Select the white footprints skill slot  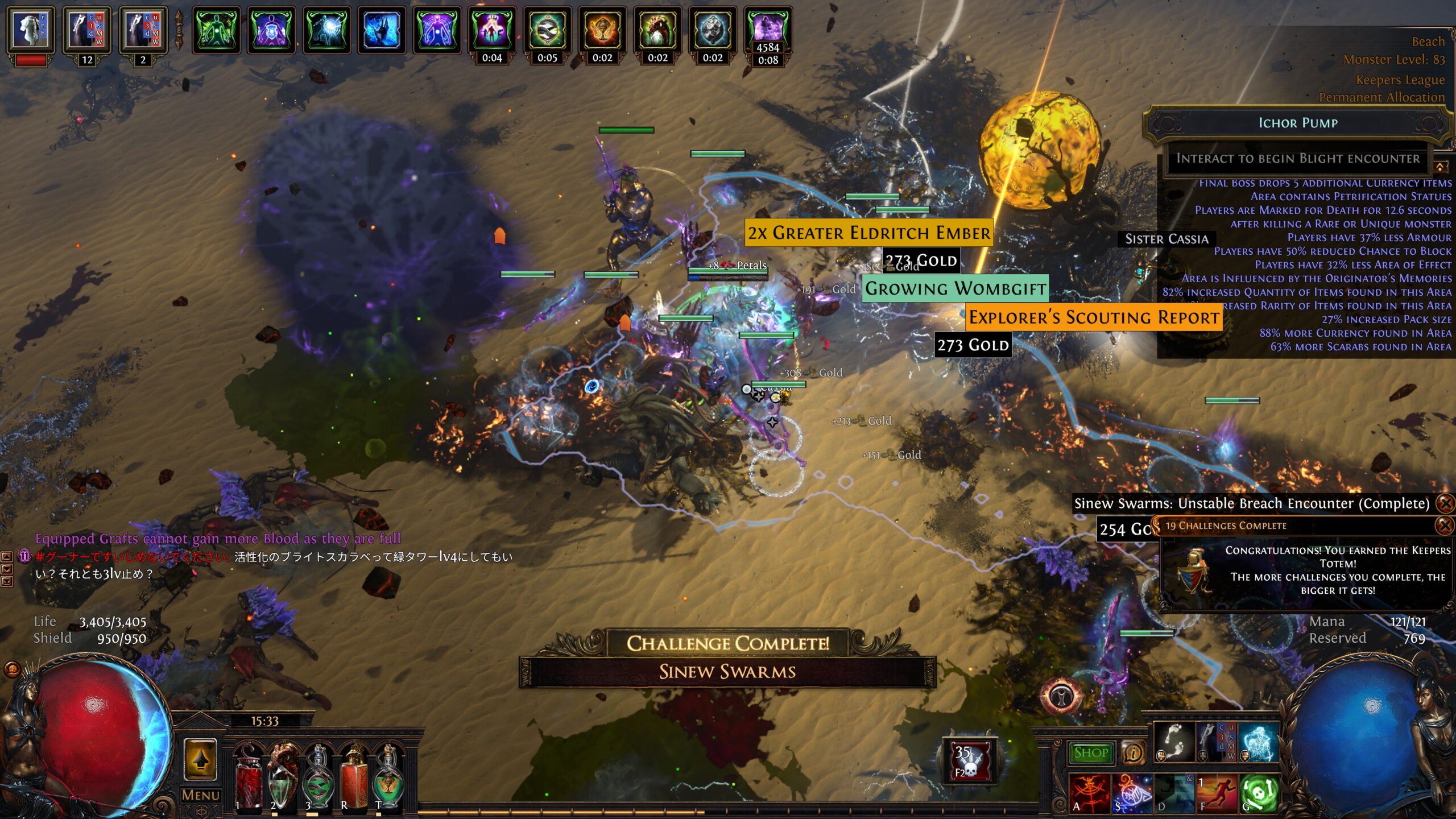click(x=1174, y=742)
